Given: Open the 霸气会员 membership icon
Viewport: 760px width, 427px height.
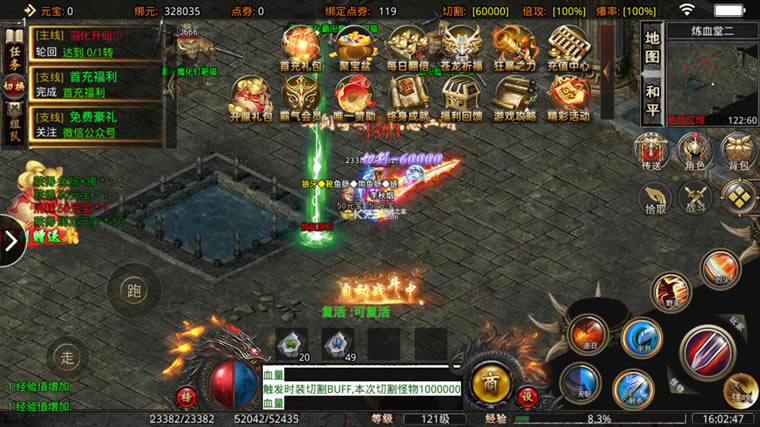Looking at the screenshot, I should [x=300, y=98].
